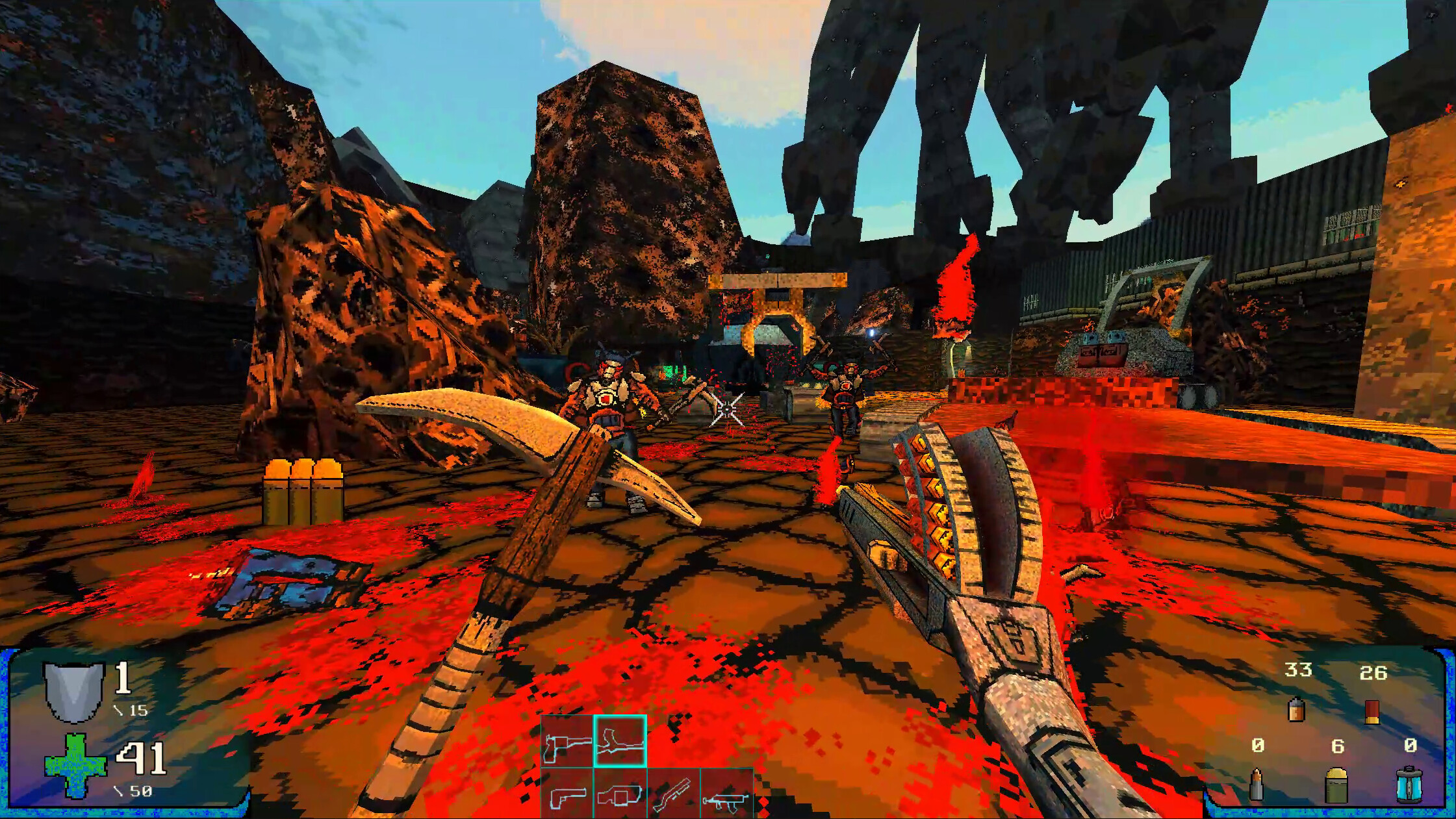The width and height of the screenshot is (1456, 819).
Task: Click the blue fuel canister ammo icon
Action: click(1409, 787)
